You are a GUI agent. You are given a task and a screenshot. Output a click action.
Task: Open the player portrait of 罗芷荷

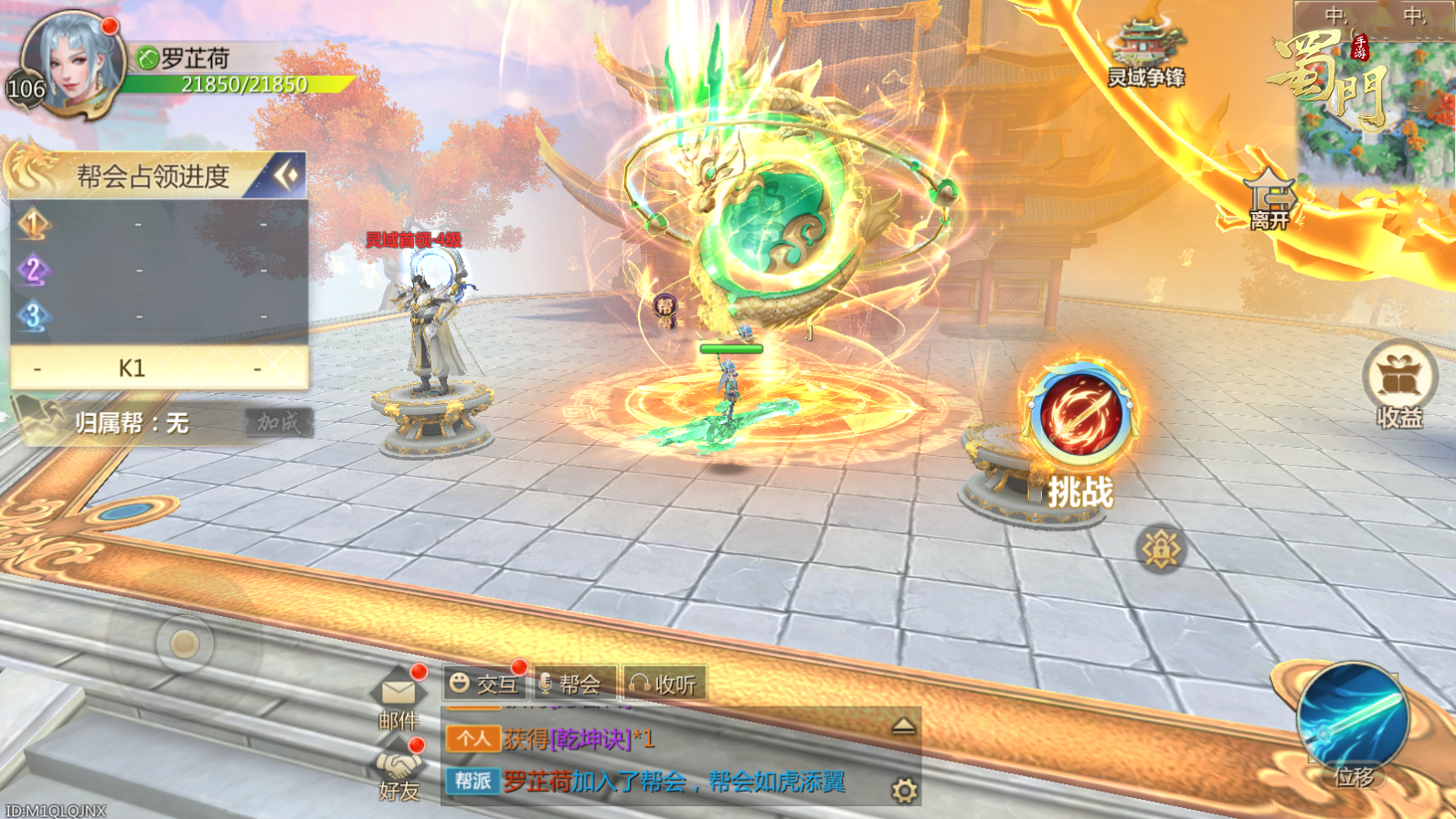point(73,64)
